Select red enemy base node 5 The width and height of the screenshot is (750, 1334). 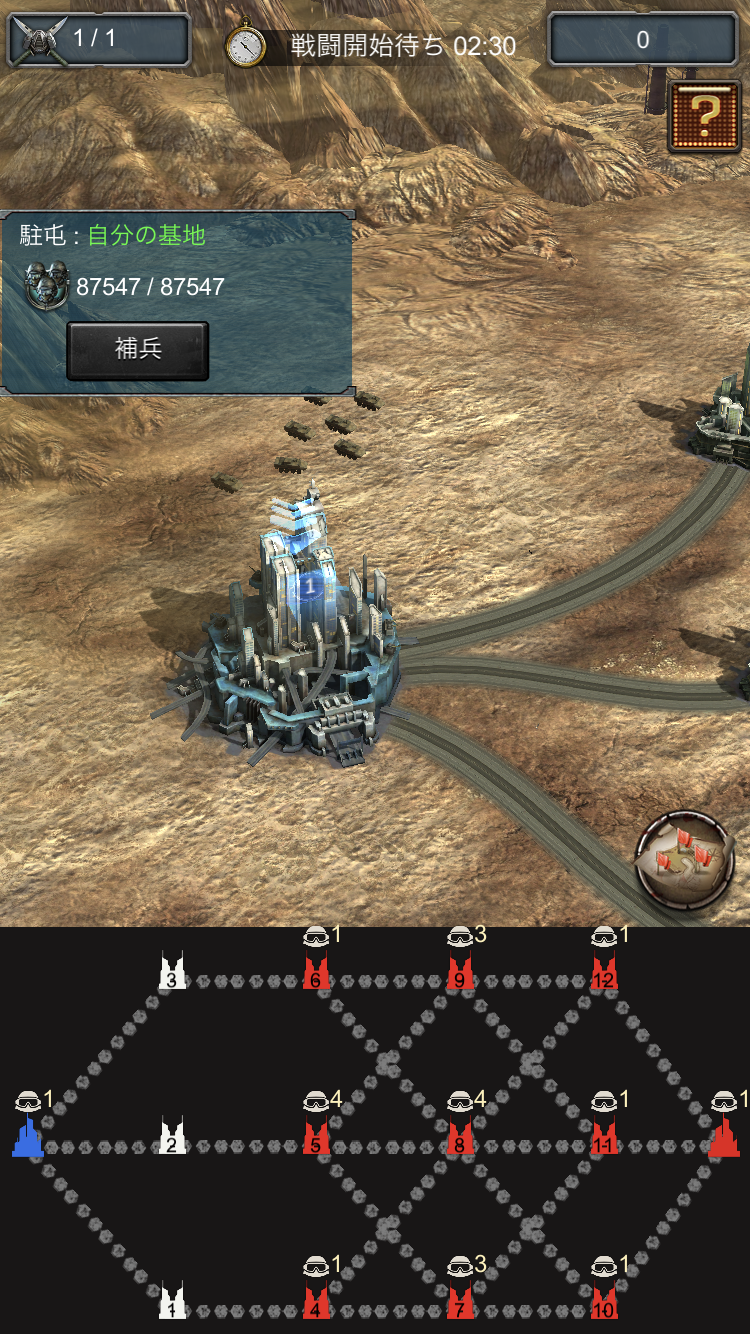click(316, 1138)
